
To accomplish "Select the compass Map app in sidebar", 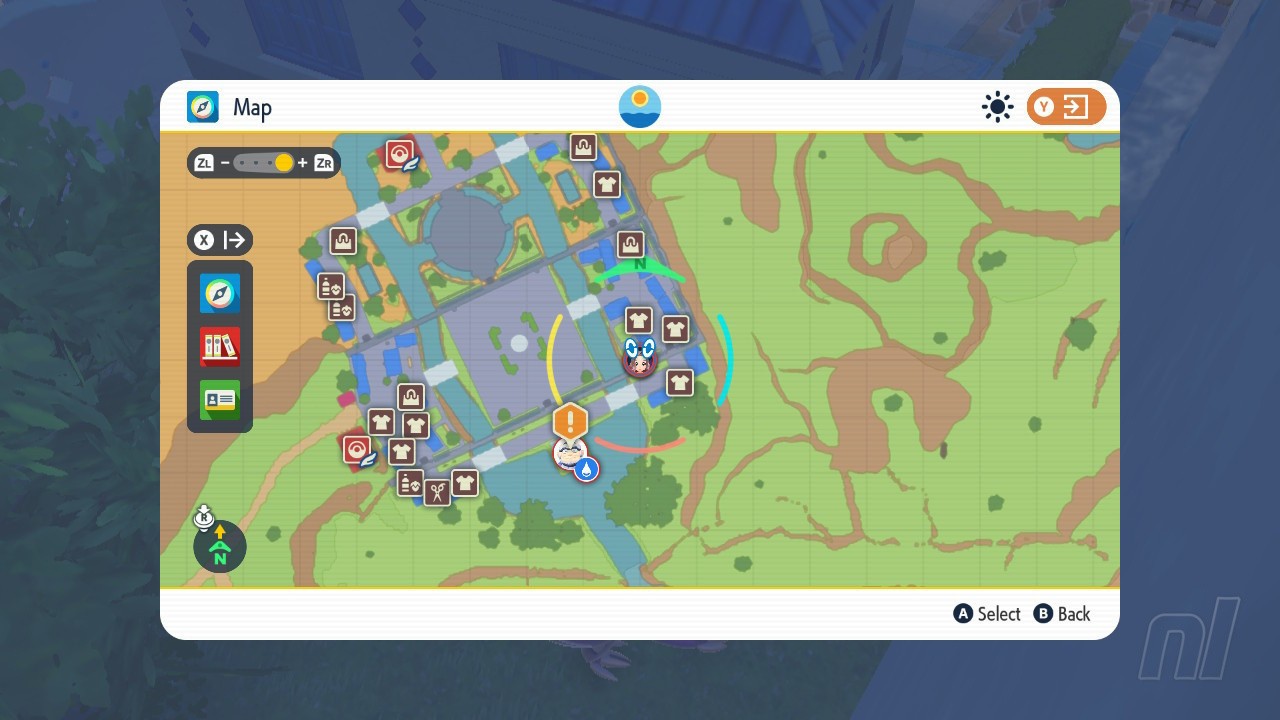I will coord(220,294).
